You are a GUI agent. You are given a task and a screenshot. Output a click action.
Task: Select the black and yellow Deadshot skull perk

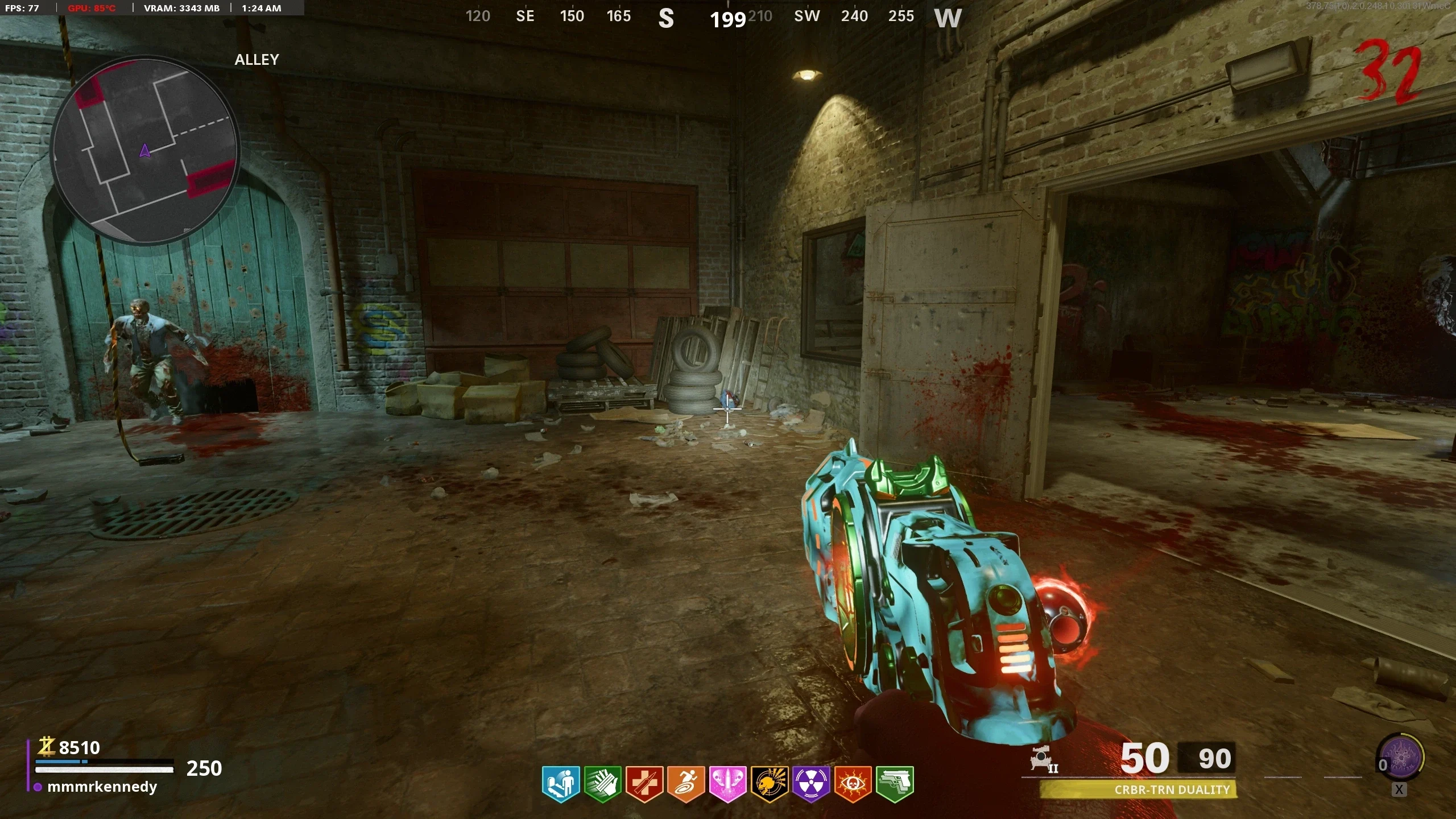770,784
